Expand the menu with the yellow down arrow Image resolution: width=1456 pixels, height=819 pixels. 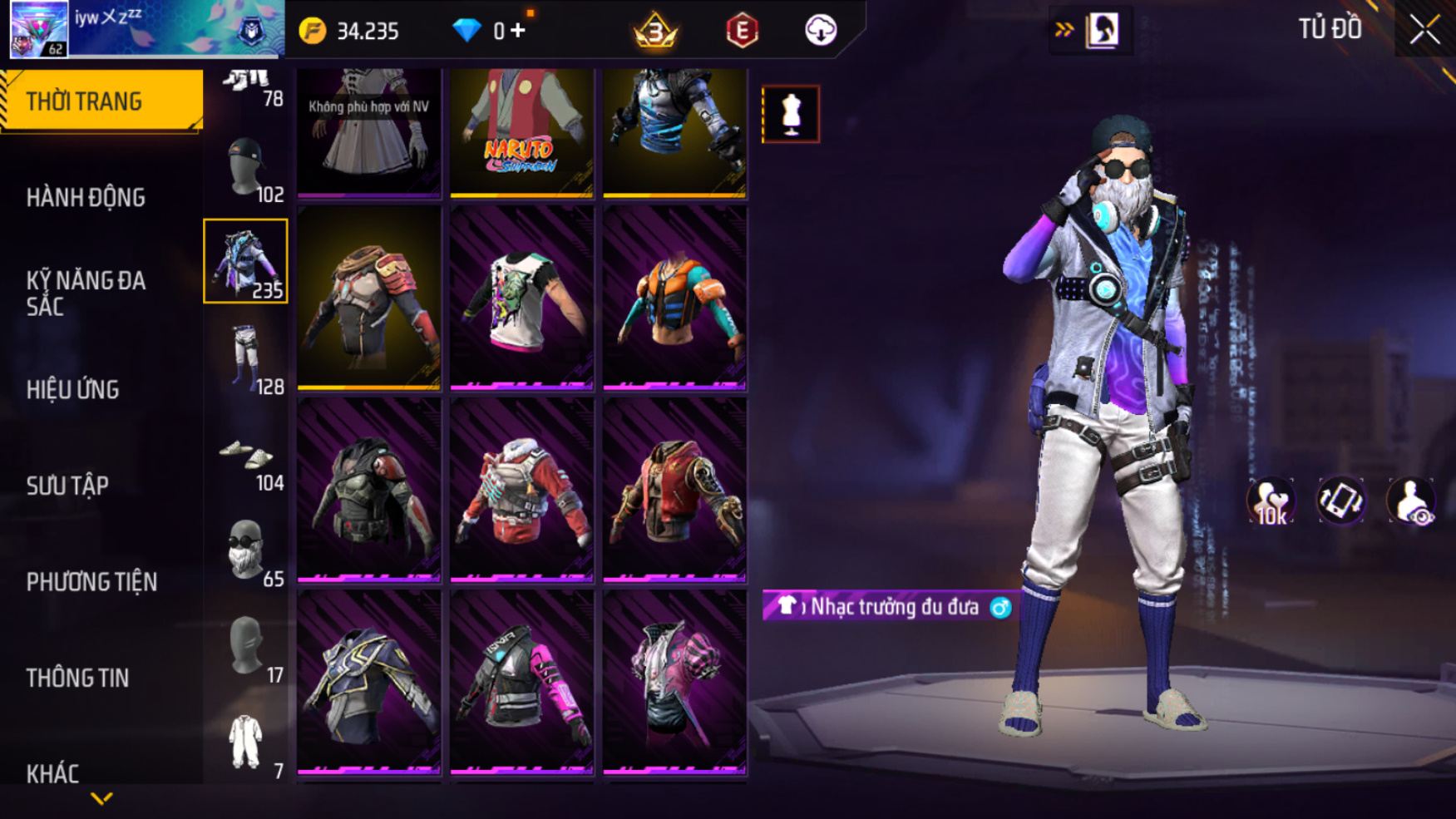coord(101,799)
